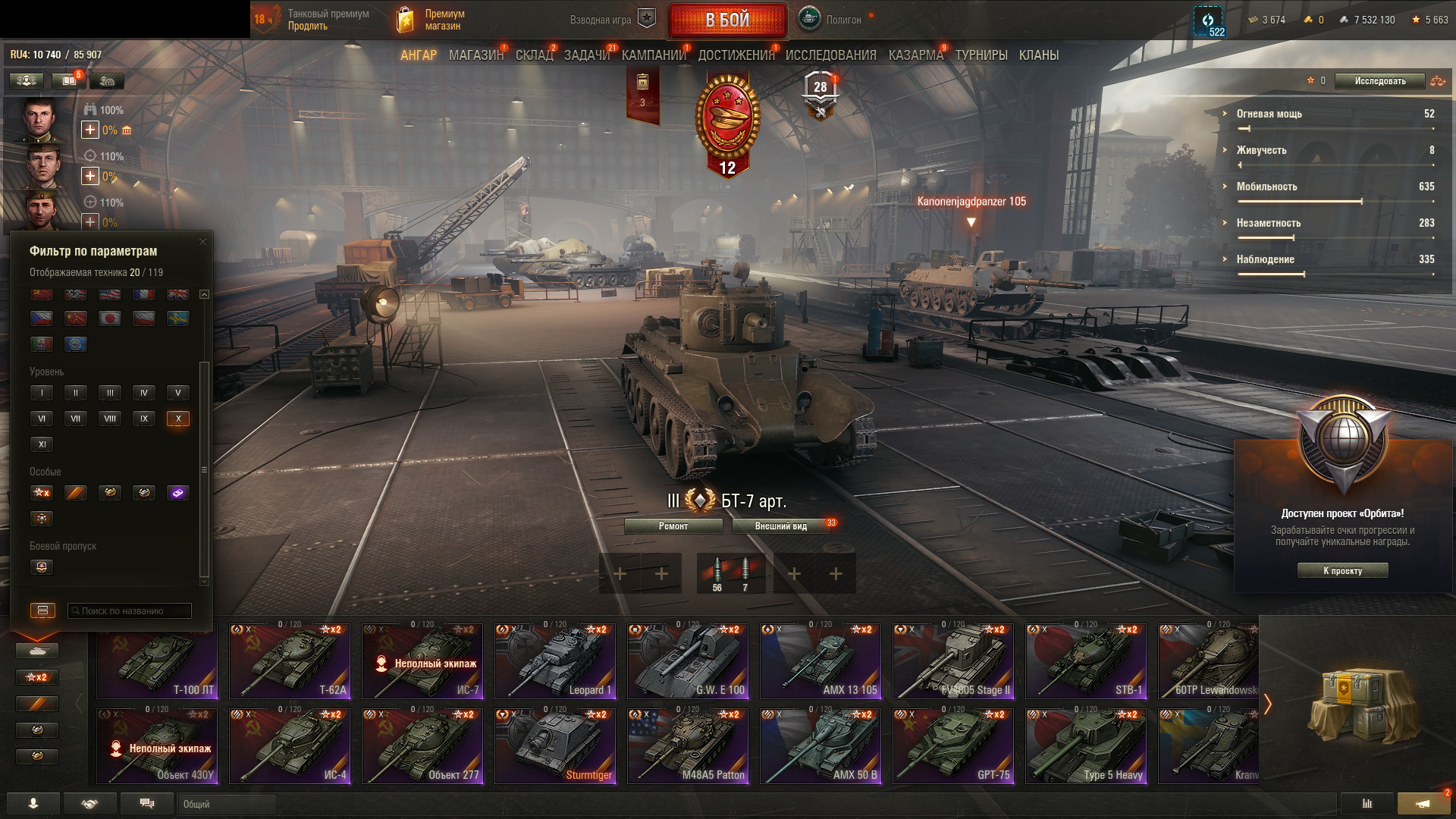Extend tank premium via Продлить
The height and width of the screenshot is (819, 1456).
click(308, 27)
